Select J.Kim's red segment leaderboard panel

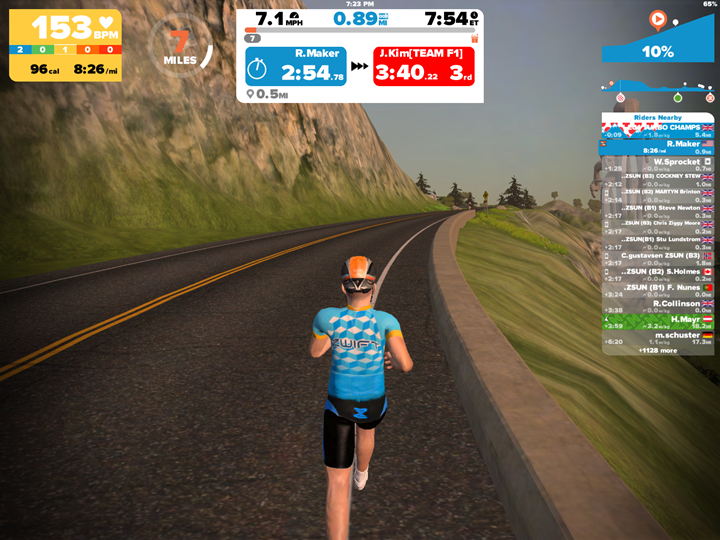[425, 66]
